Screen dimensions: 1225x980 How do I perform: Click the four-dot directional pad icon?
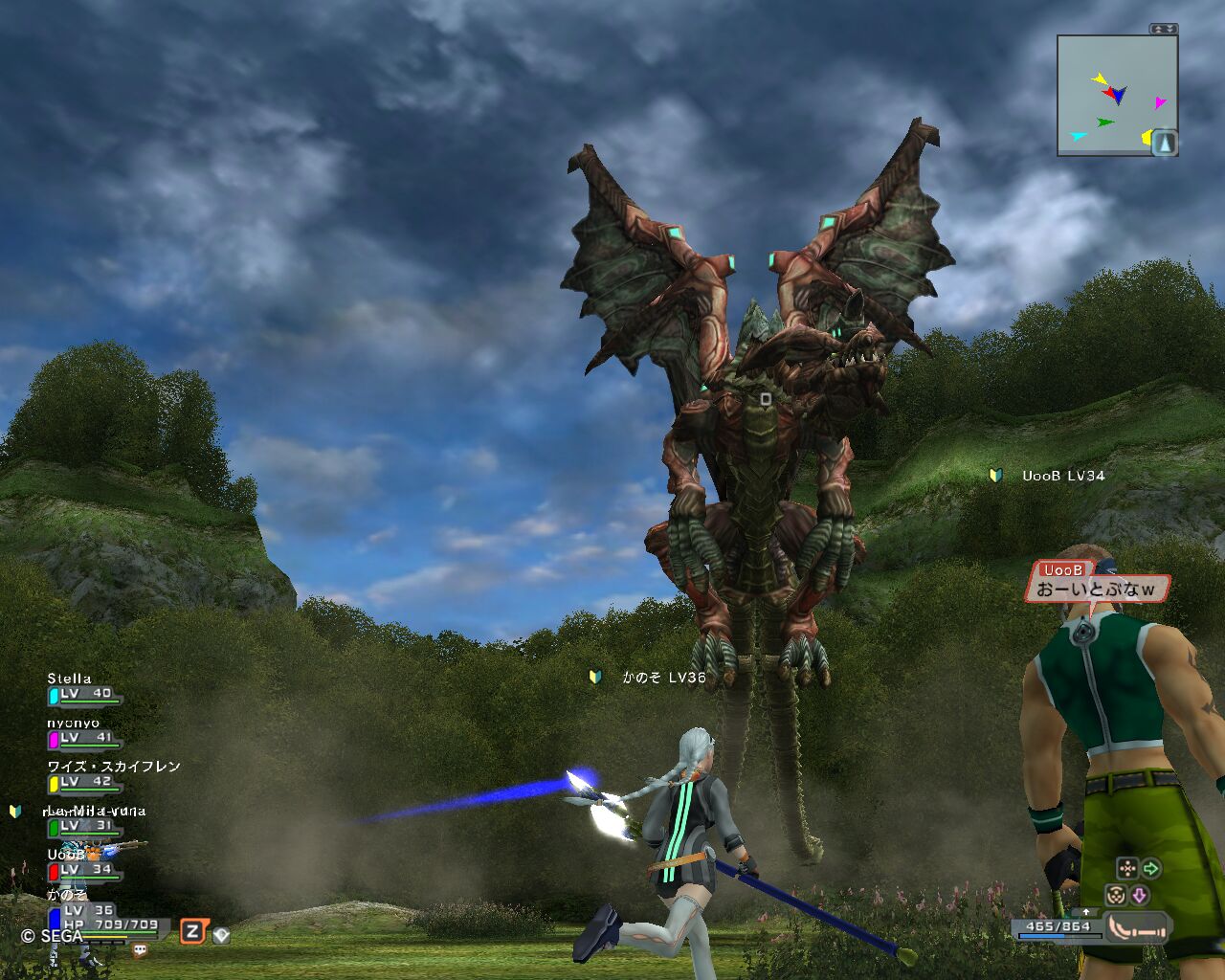click(1127, 868)
